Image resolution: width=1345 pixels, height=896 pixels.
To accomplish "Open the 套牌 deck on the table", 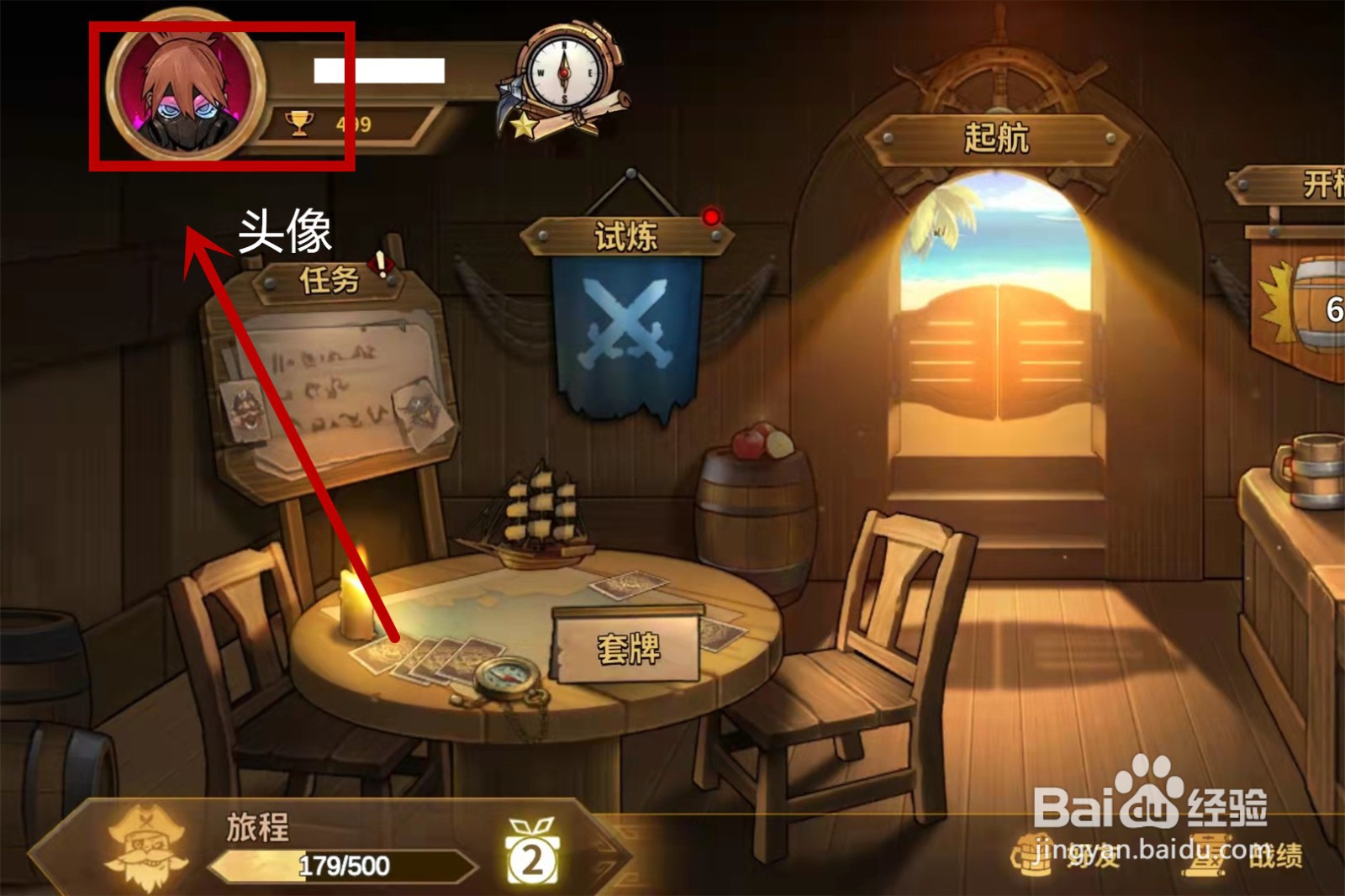I will click(626, 647).
